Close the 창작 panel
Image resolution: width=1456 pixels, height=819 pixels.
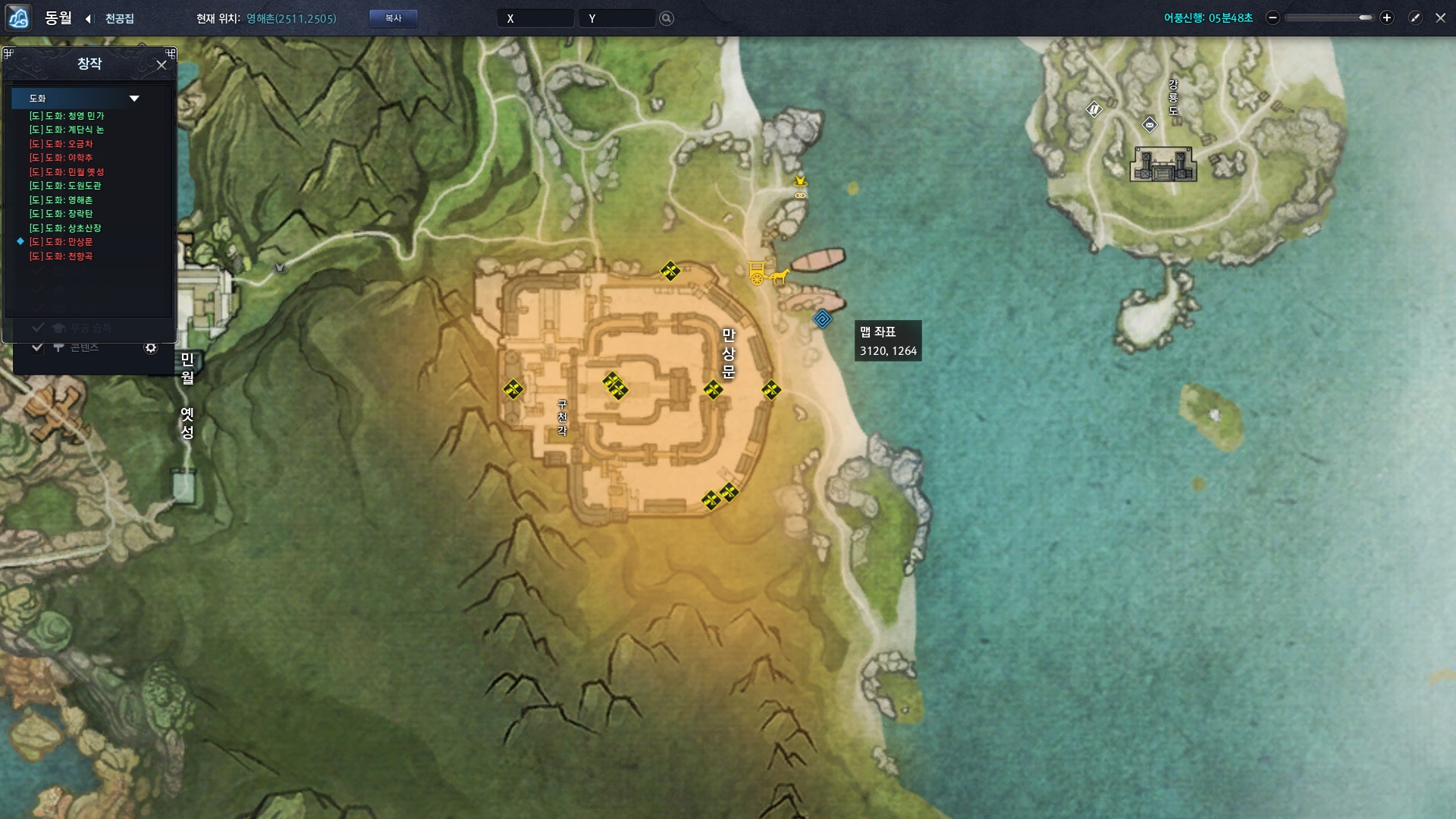(x=162, y=65)
